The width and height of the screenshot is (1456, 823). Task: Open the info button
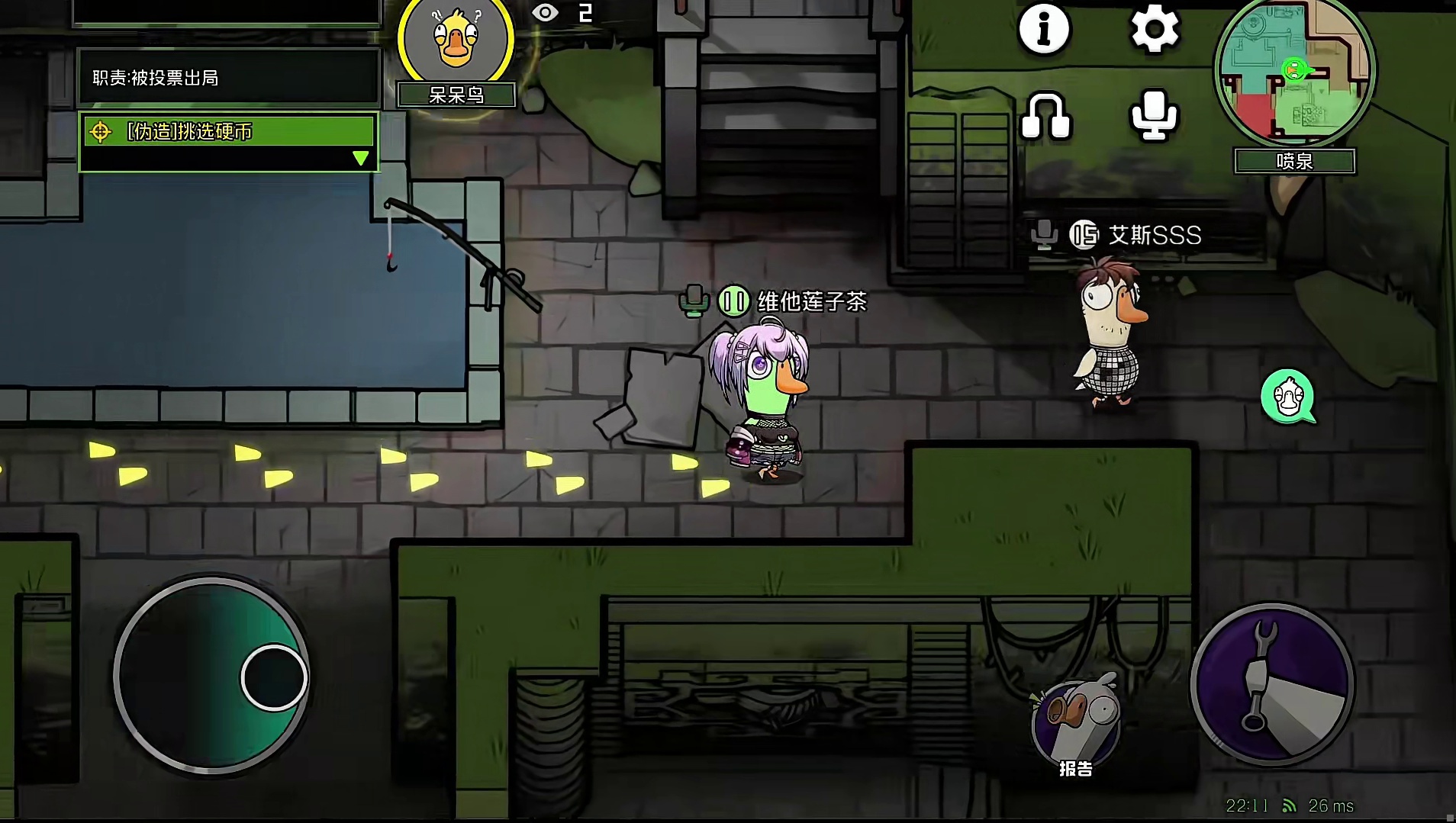[1044, 29]
